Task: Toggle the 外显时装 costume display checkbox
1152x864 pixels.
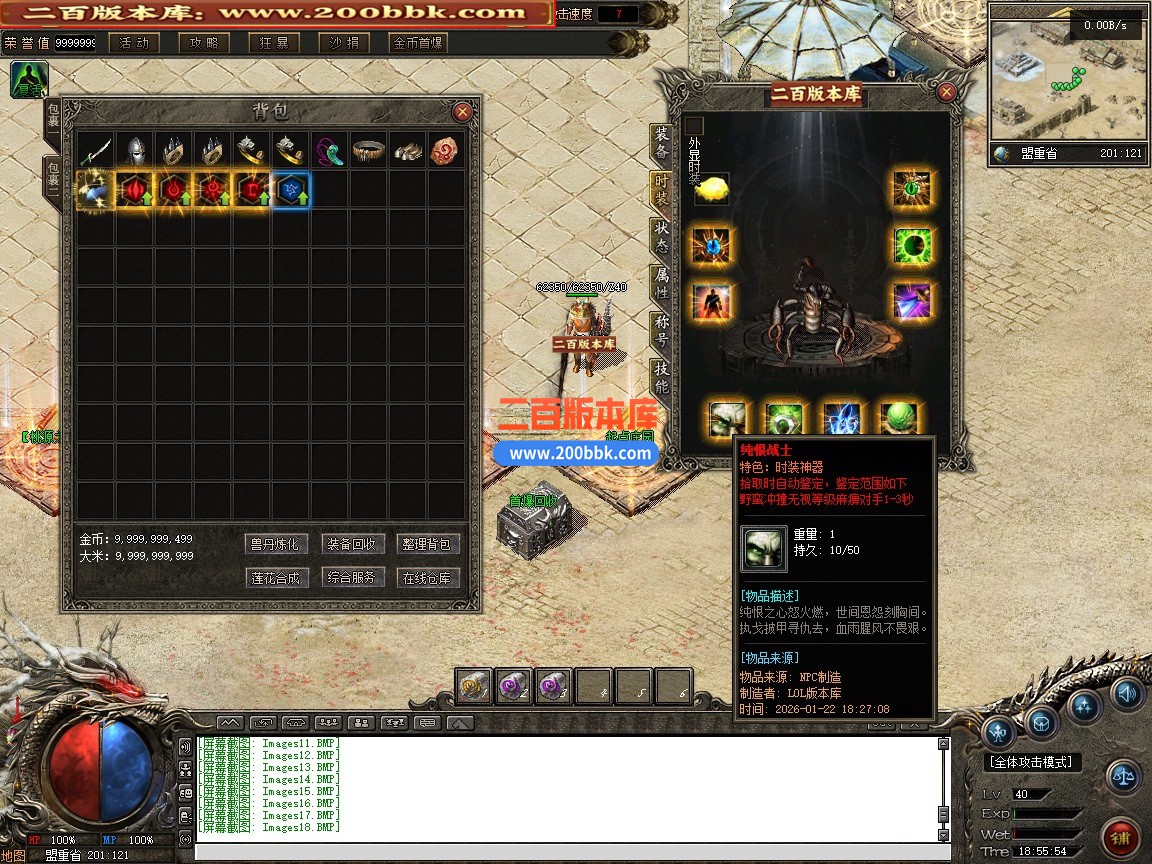Action: point(695,125)
